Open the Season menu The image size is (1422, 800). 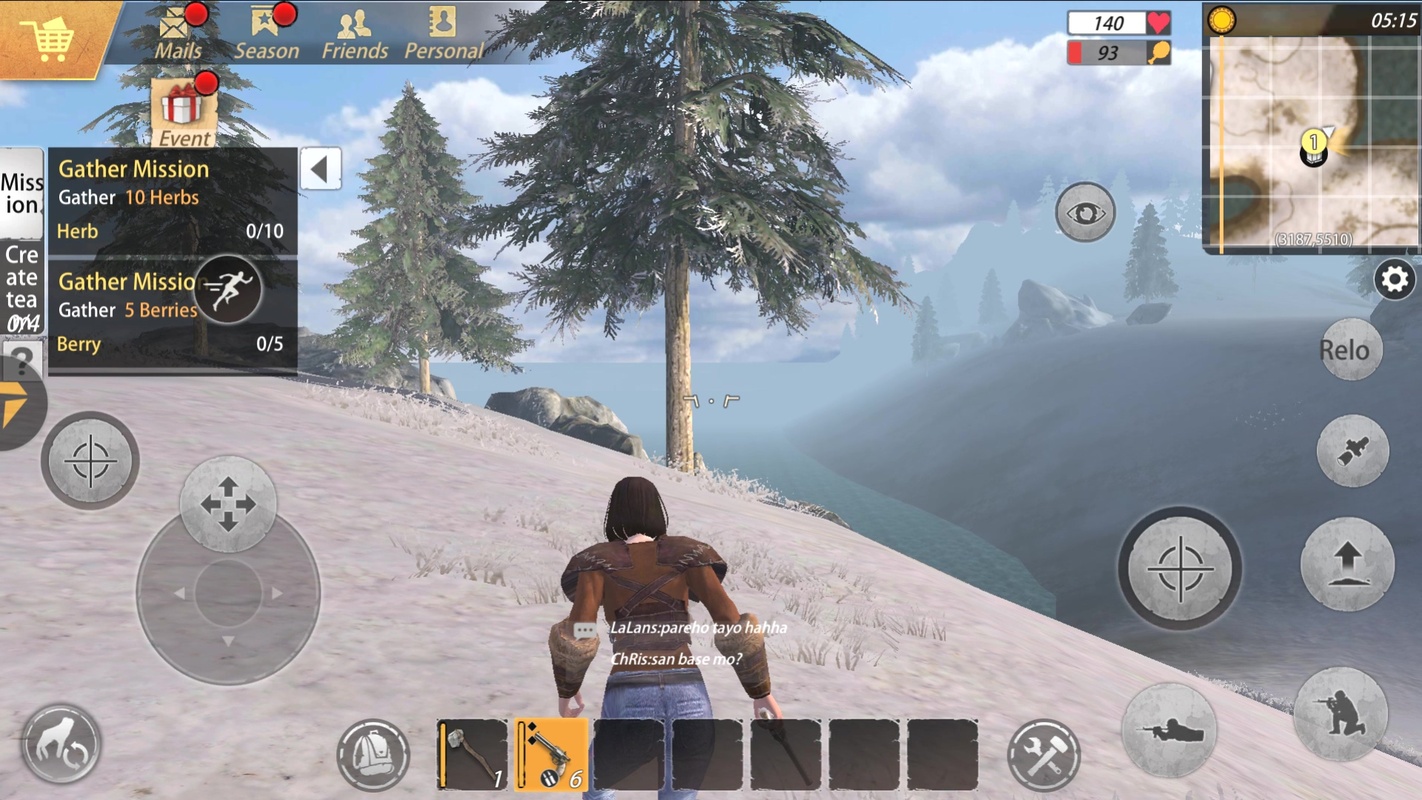click(266, 33)
